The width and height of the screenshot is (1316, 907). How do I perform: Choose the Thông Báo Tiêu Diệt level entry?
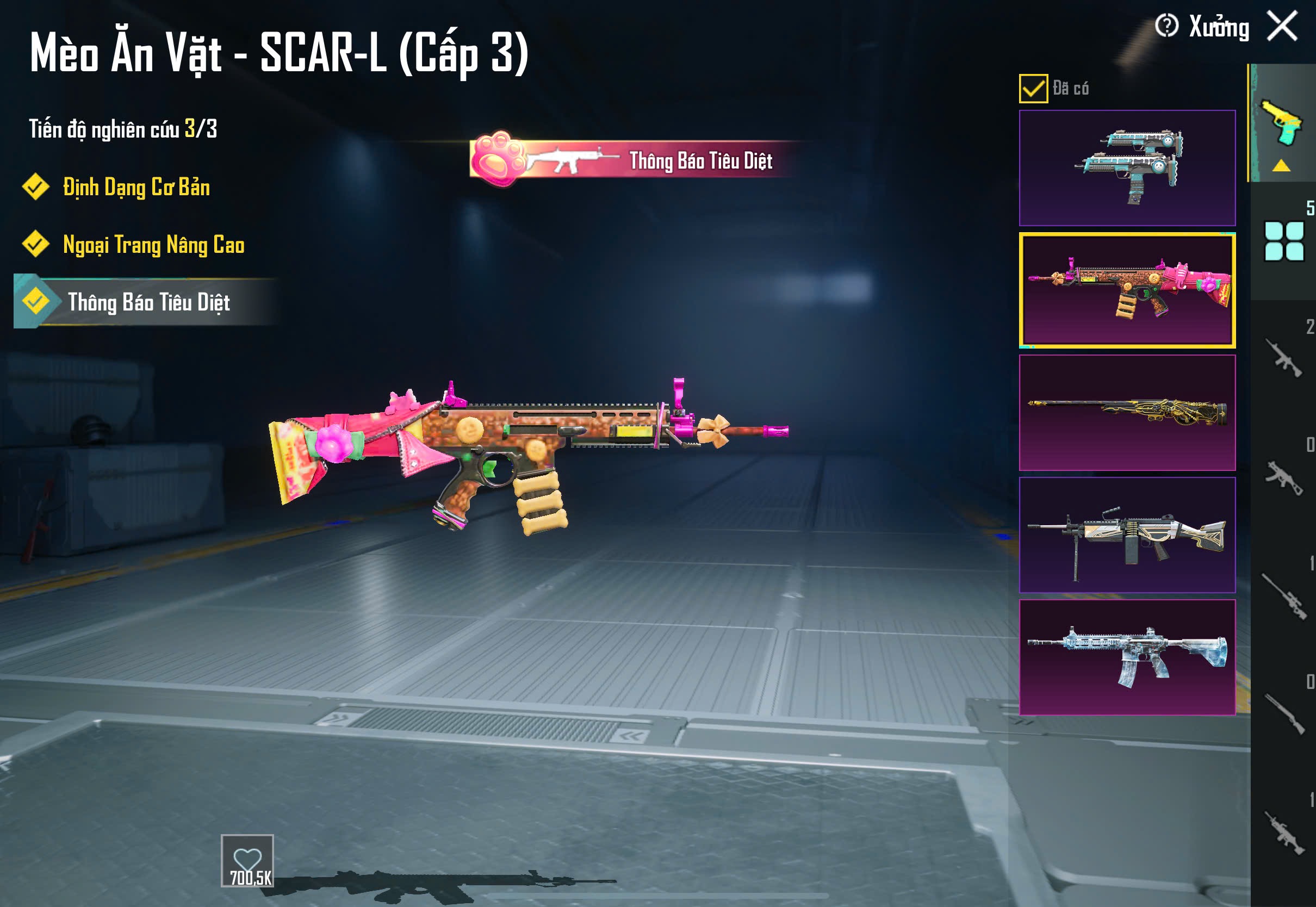[148, 302]
